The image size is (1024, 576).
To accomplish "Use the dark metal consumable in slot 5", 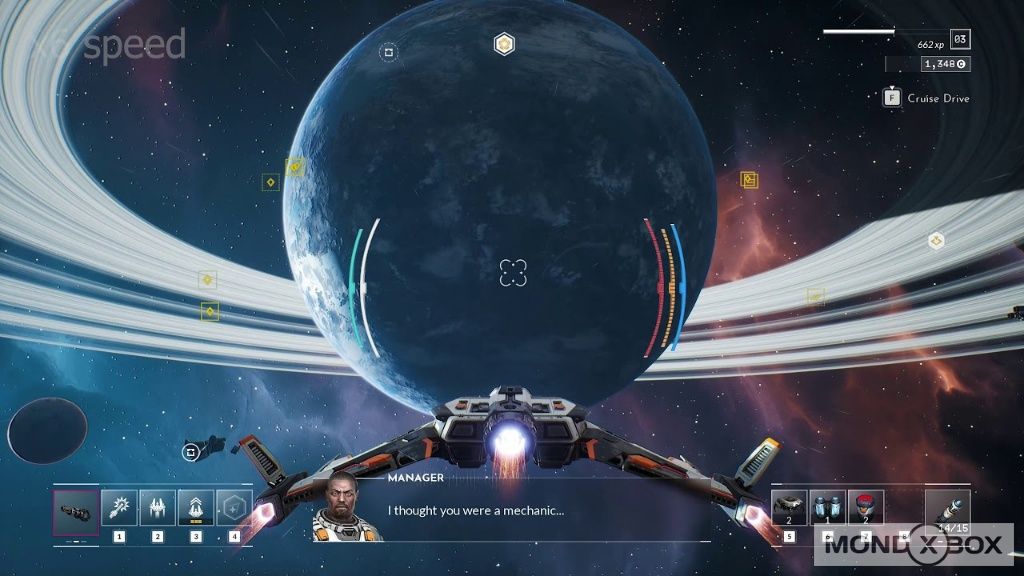I will coord(789,507).
